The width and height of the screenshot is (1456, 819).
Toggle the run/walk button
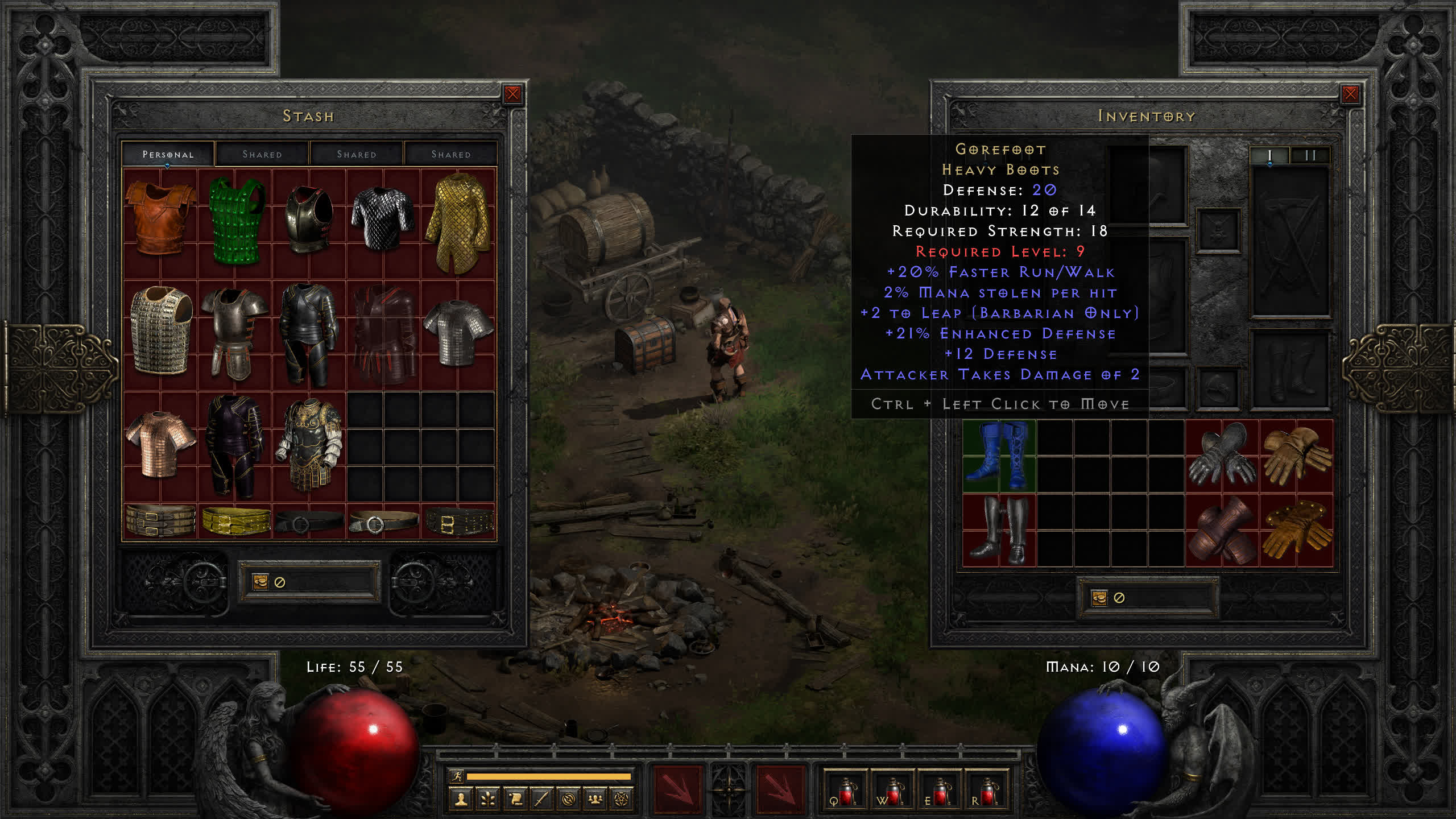457,776
